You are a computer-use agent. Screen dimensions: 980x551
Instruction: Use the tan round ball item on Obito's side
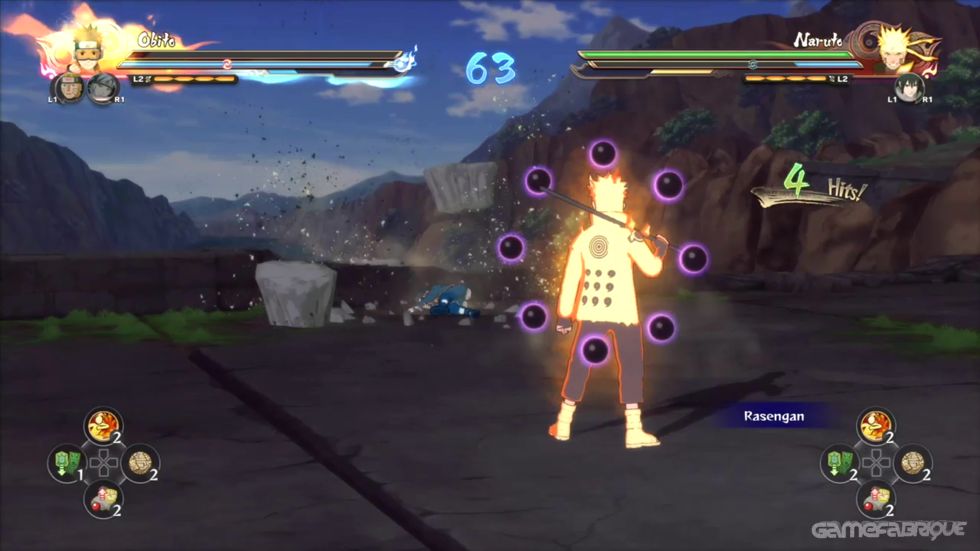point(140,463)
